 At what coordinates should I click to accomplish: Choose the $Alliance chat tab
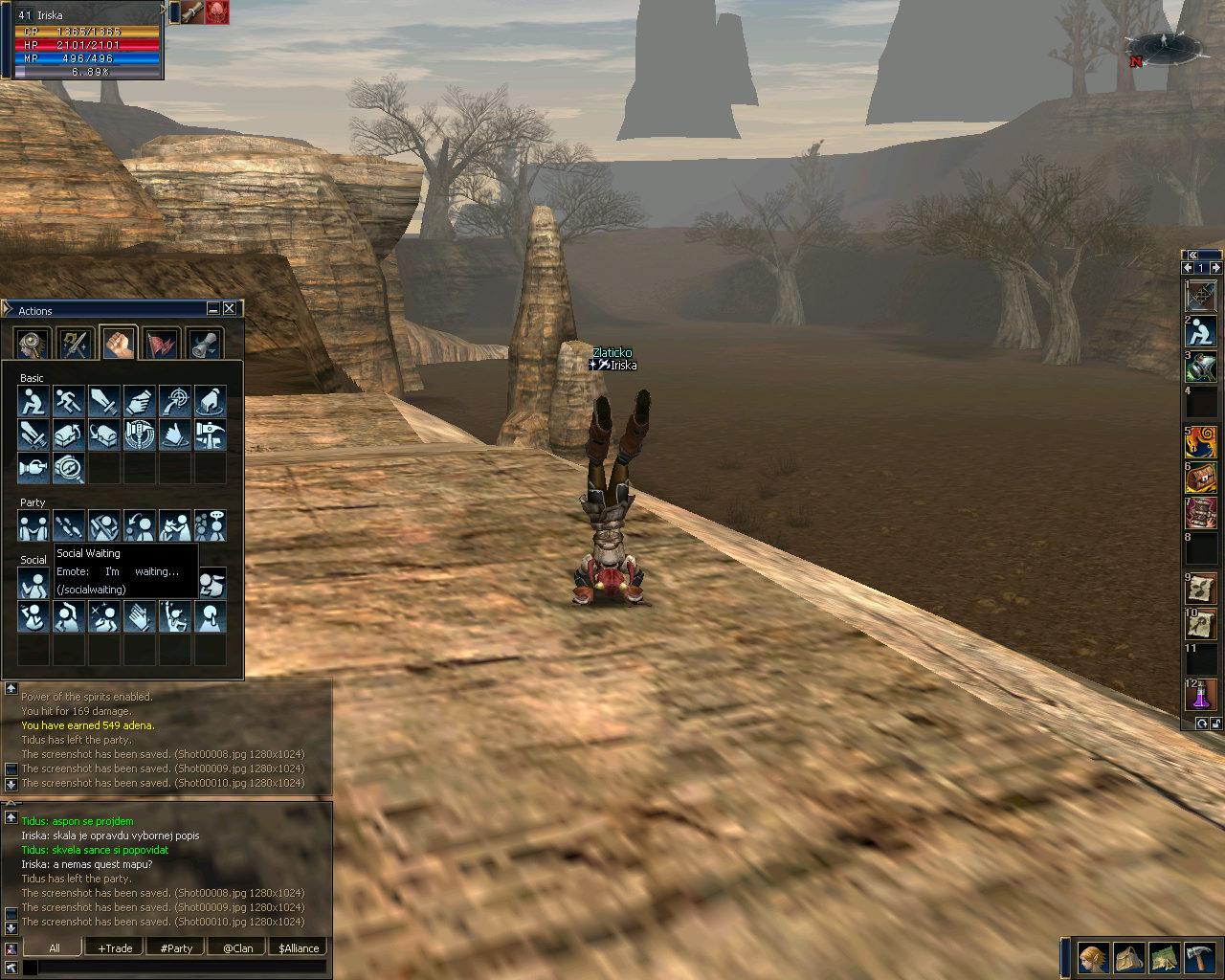(x=299, y=948)
